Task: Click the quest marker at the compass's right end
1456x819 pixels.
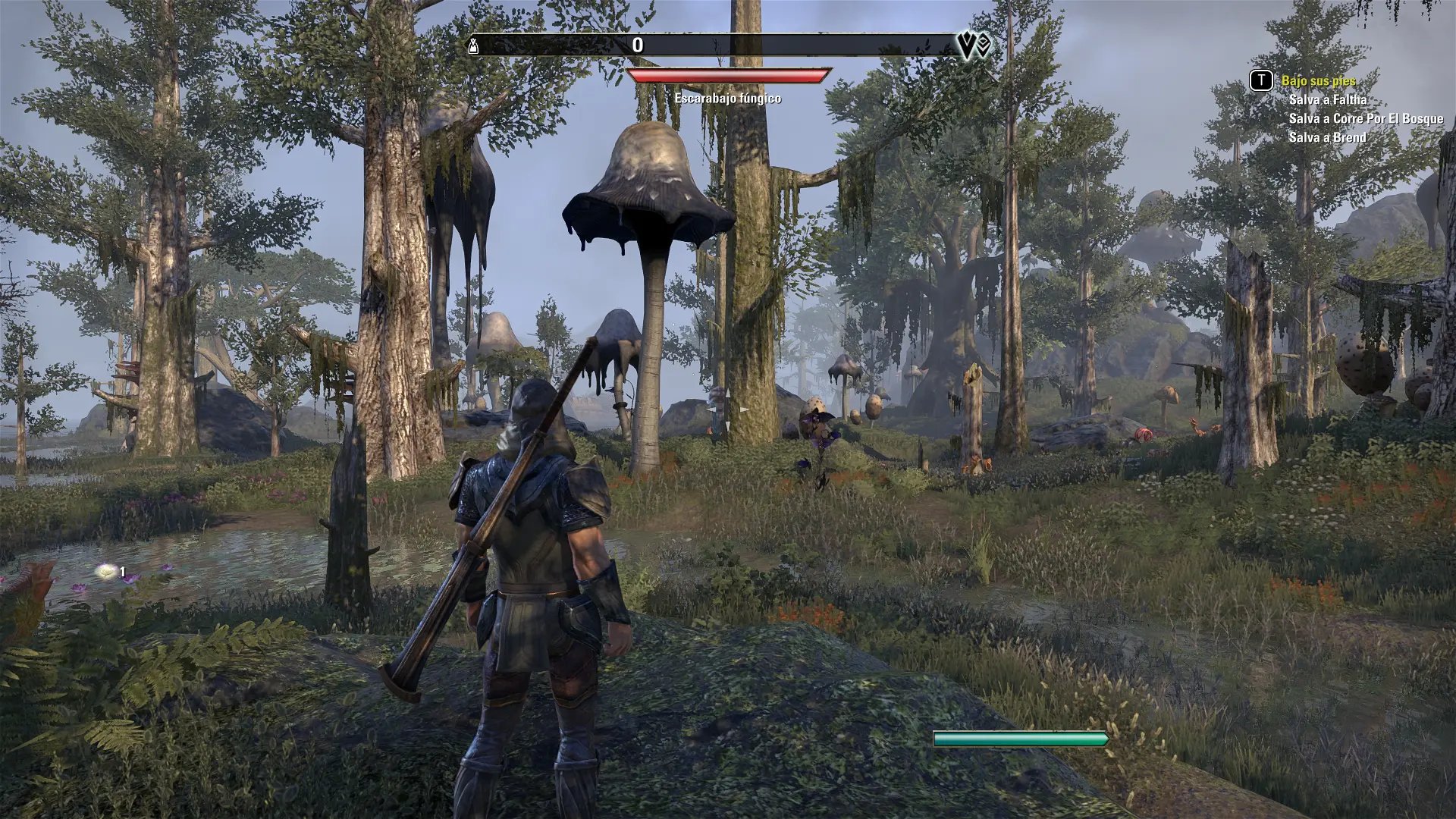Action: (974, 46)
